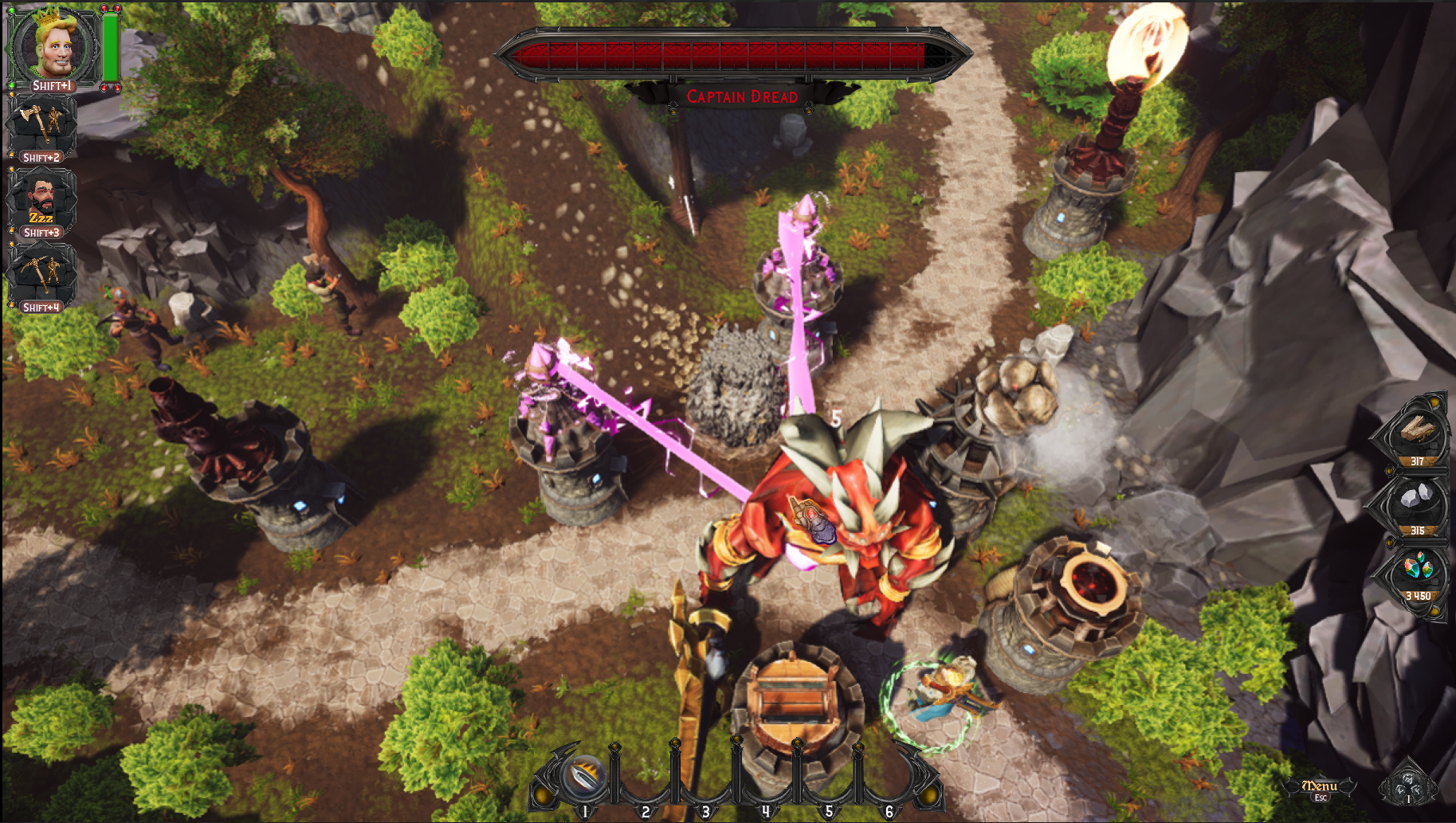The height and width of the screenshot is (823, 1456).
Task: Click the stone resource icon
Action: 1416,504
